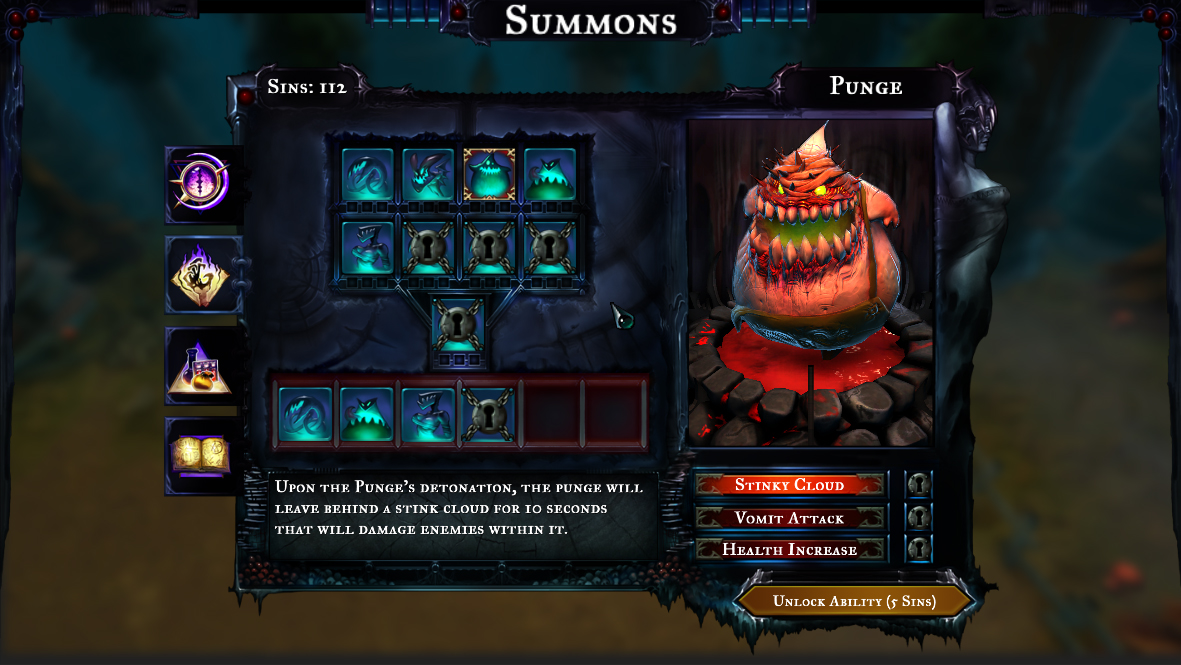The width and height of the screenshot is (1181, 665).
Task: Pick the spiky-bottomed ghost summon in the grid
Action: 550,175
